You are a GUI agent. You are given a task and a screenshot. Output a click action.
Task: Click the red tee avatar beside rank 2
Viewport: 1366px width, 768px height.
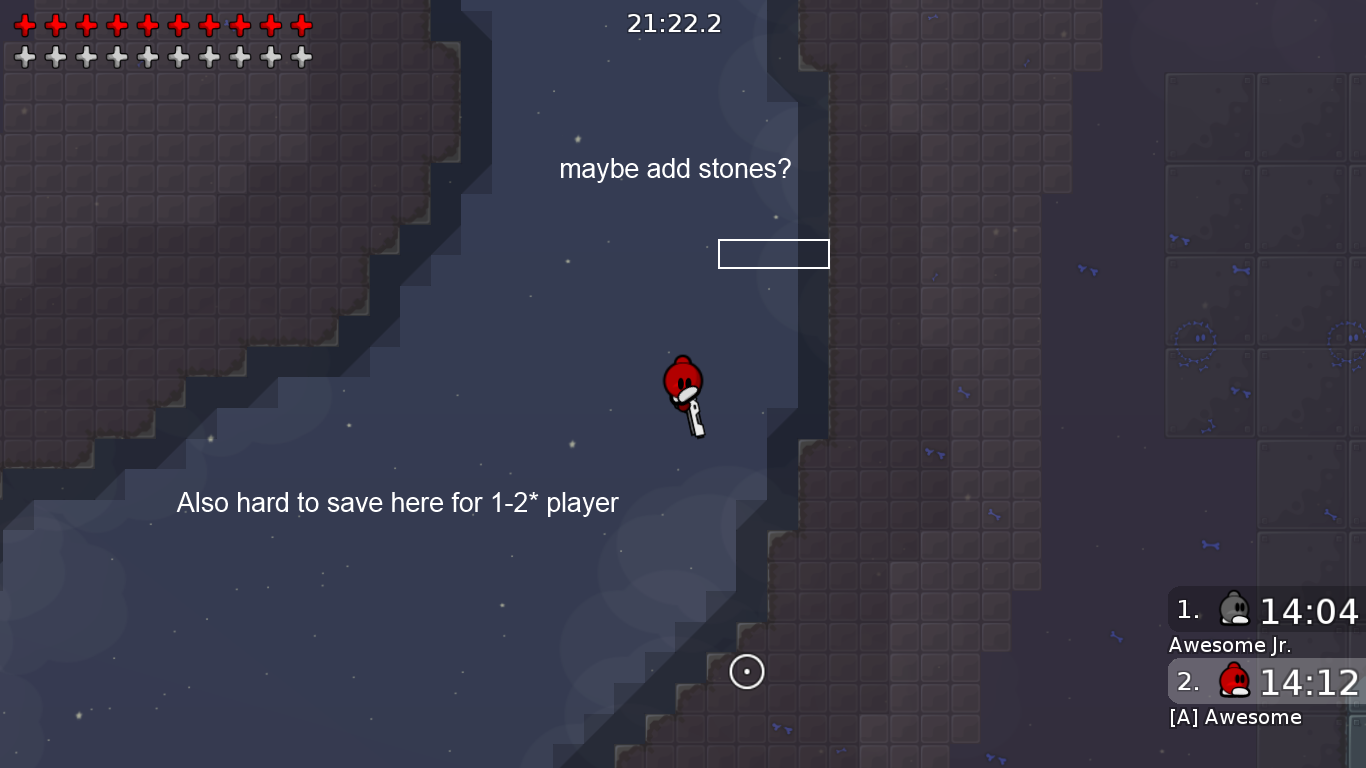1234,681
